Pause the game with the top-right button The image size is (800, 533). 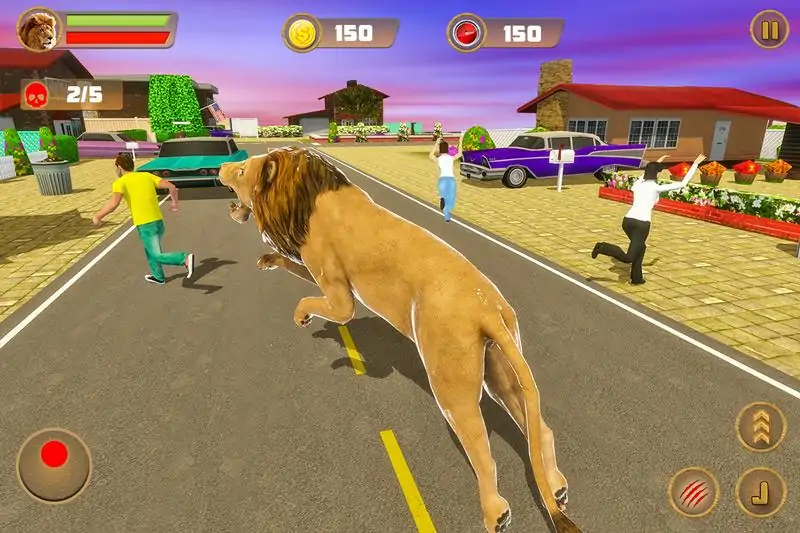pos(769,29)
